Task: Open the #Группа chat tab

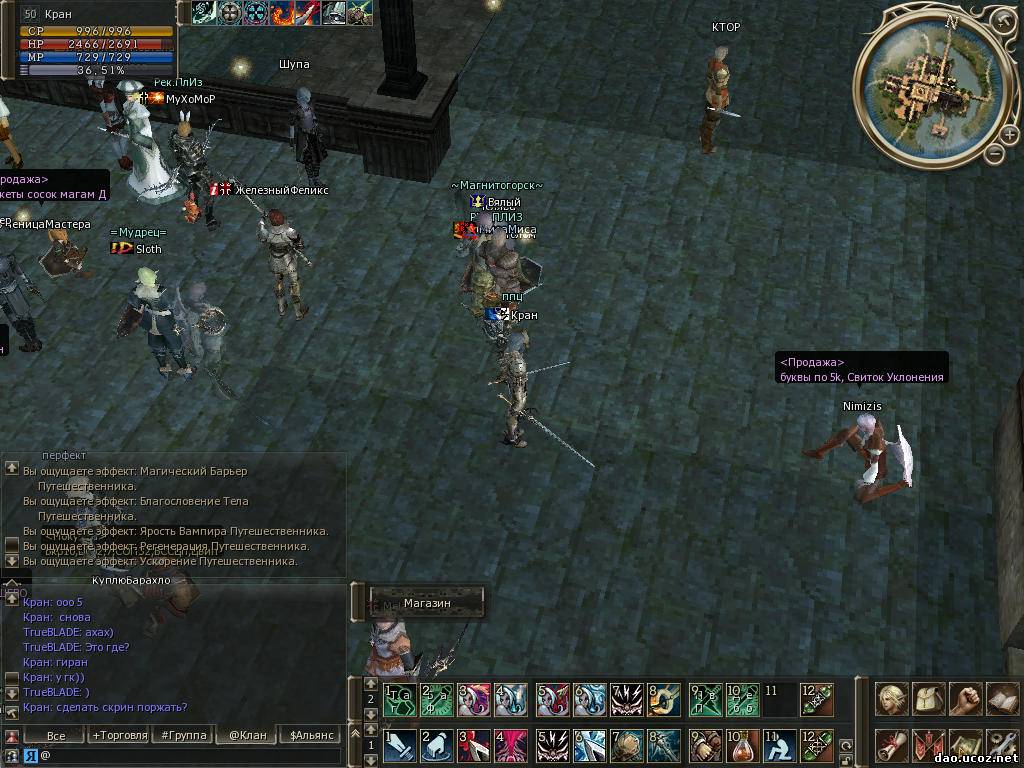Action: 184,735
